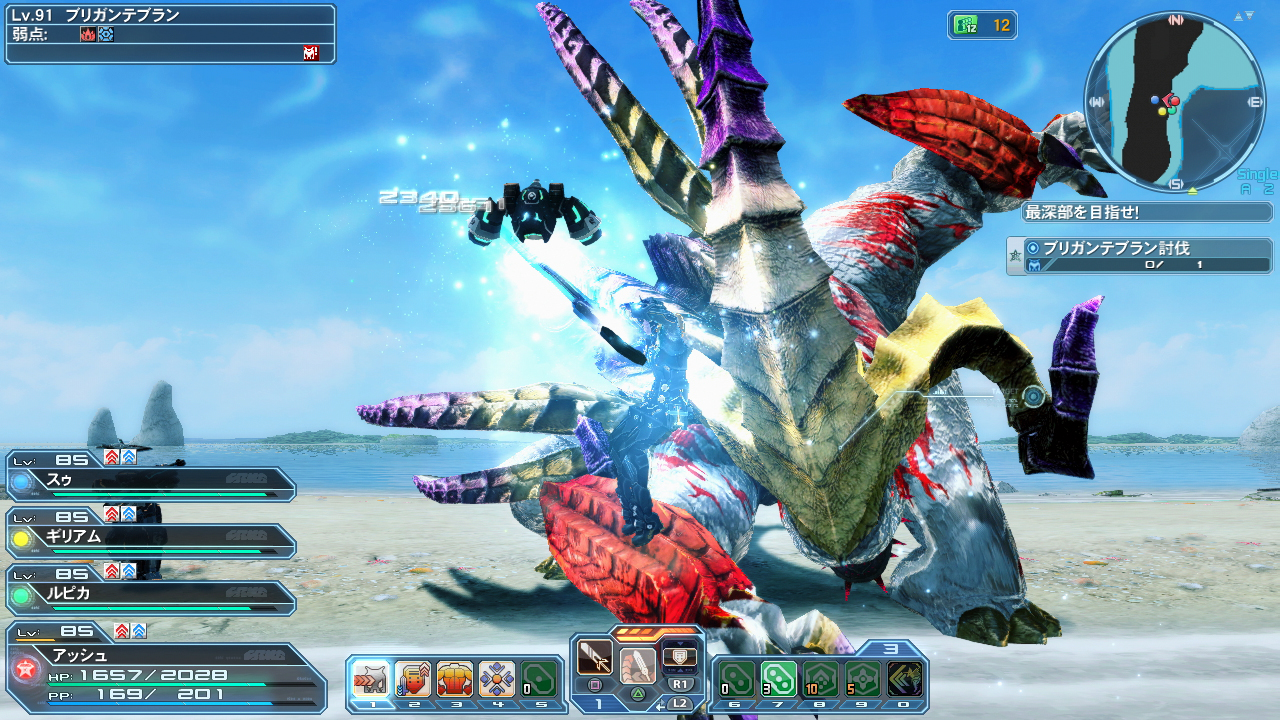This screenshot has height=720, width=1280.
Task: Activate the dark gold-arrow skill in slot 0
Action: pos(905,679)
